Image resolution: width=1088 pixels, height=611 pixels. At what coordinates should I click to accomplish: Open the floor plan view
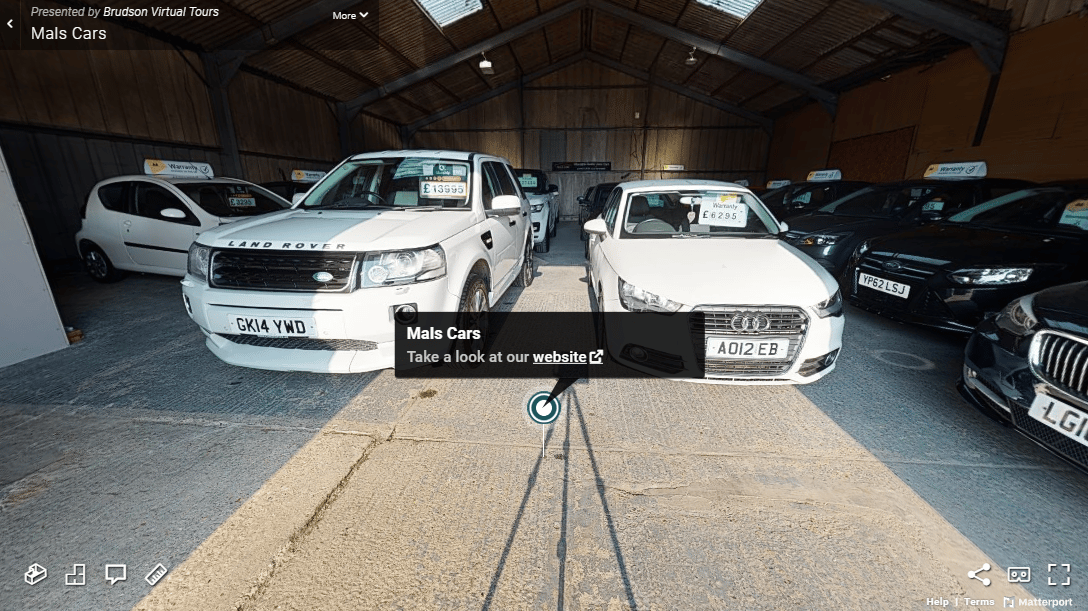[x=76, y=574]
